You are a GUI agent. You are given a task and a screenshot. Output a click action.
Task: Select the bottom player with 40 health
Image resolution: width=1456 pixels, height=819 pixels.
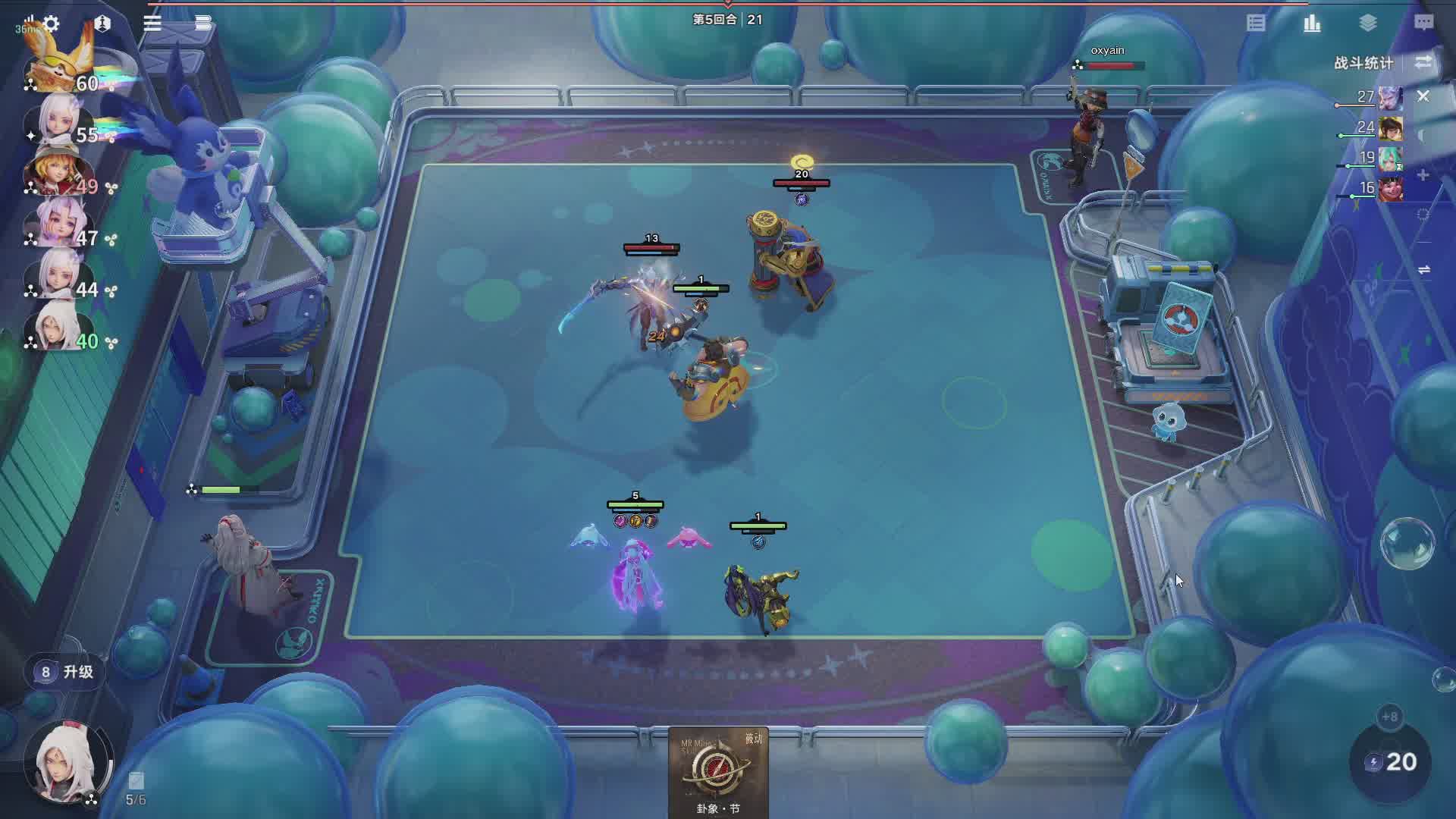(59, 328)
